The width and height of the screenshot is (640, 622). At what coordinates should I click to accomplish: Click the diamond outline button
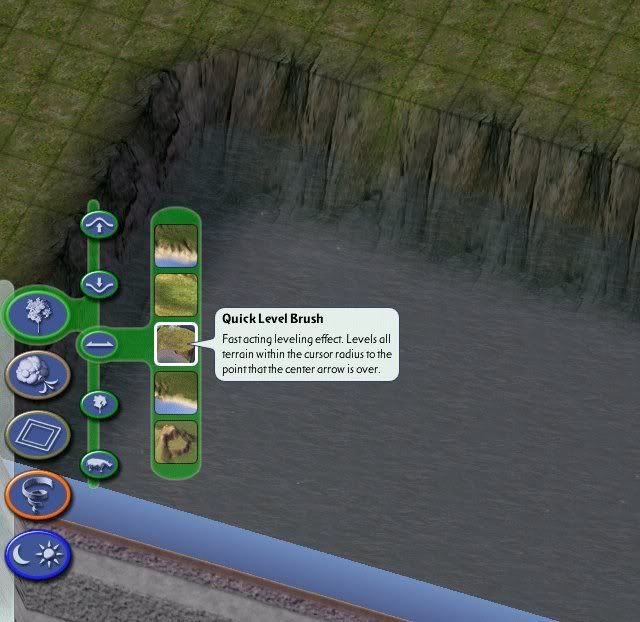coord(37,435)
